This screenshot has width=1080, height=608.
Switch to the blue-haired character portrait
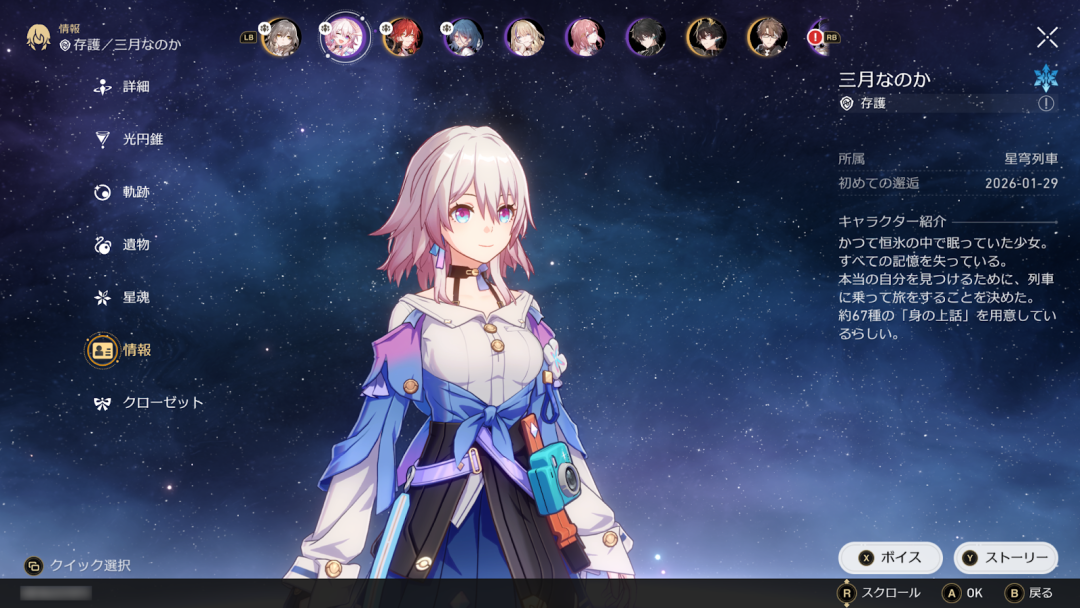(463, 38)
